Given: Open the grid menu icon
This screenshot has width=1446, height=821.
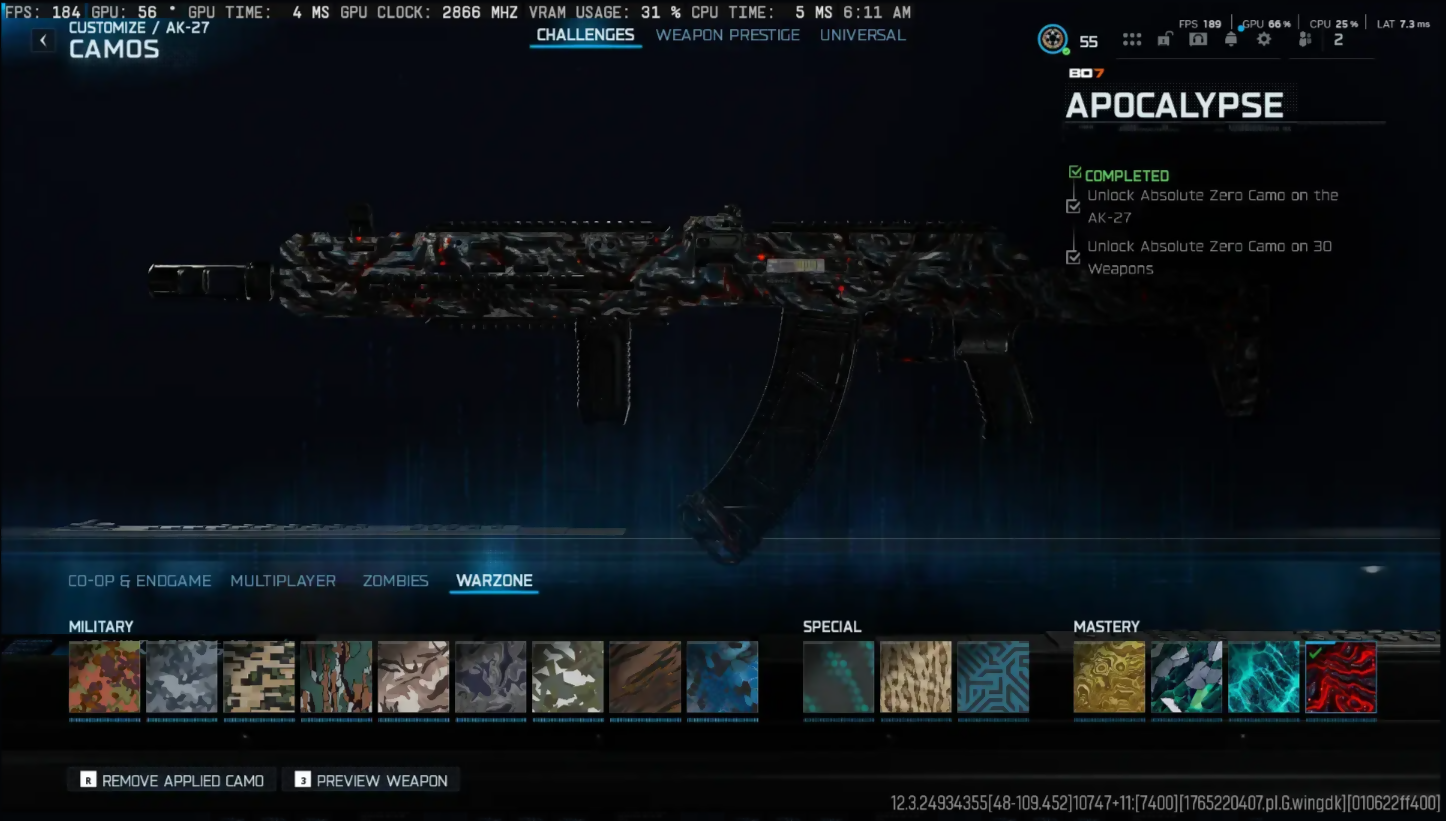Looking at the screenshot, I should (x=1132, y=40).
